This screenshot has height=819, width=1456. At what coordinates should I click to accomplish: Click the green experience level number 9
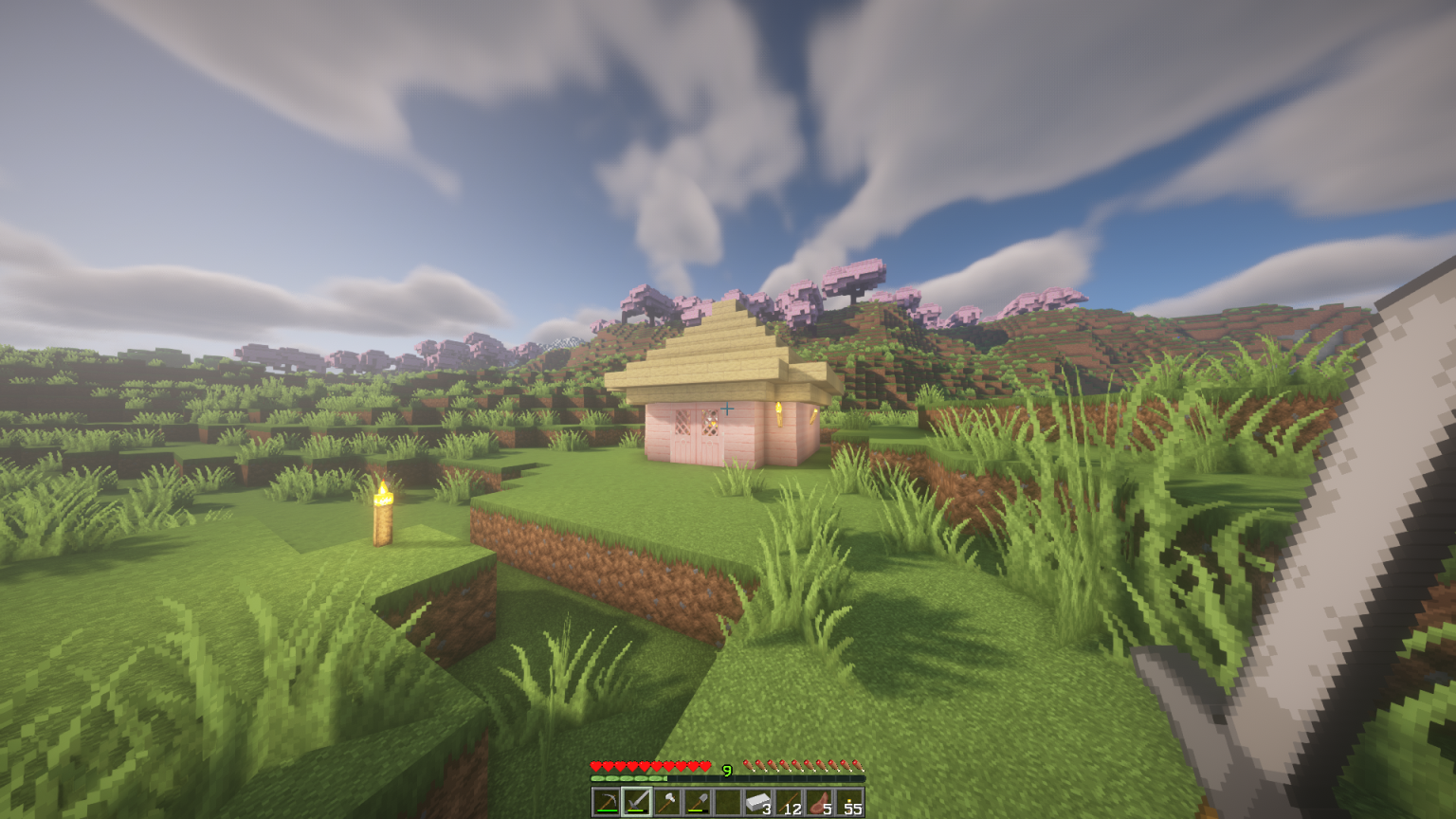tap(726, 770)
